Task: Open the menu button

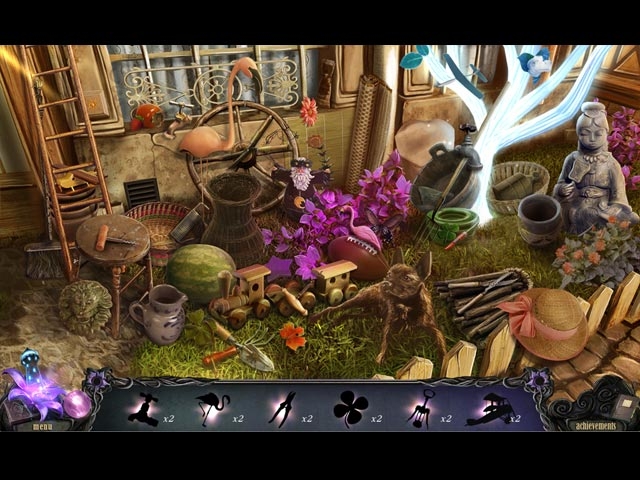Action: (x=42, y=425)
